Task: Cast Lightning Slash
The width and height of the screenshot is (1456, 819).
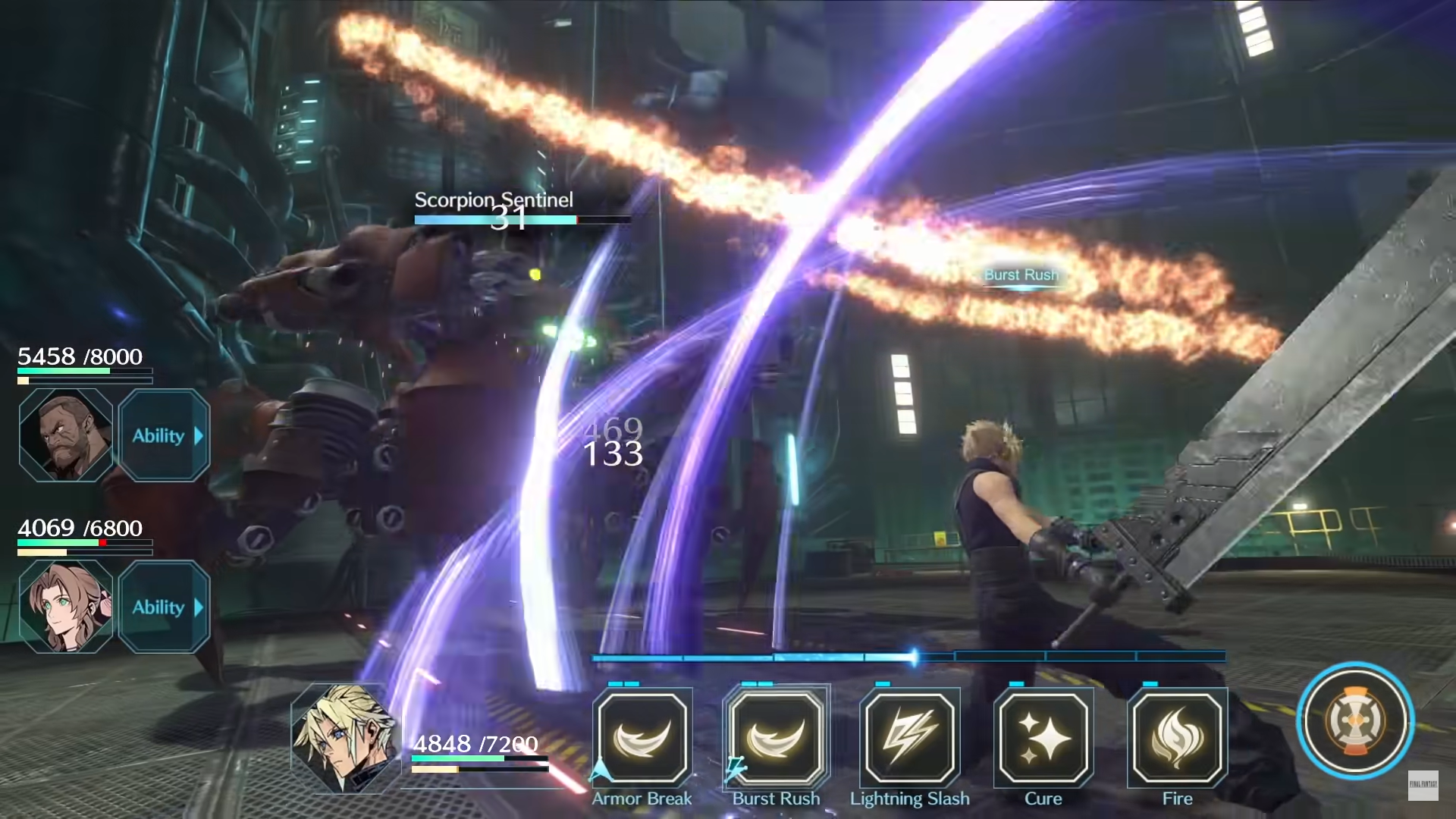Action: point(909,738)
